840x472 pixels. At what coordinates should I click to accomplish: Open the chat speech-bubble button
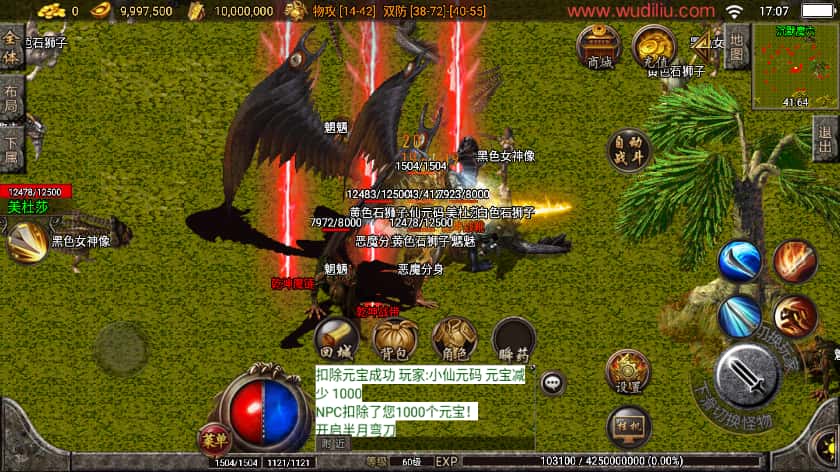pos(552,382)
